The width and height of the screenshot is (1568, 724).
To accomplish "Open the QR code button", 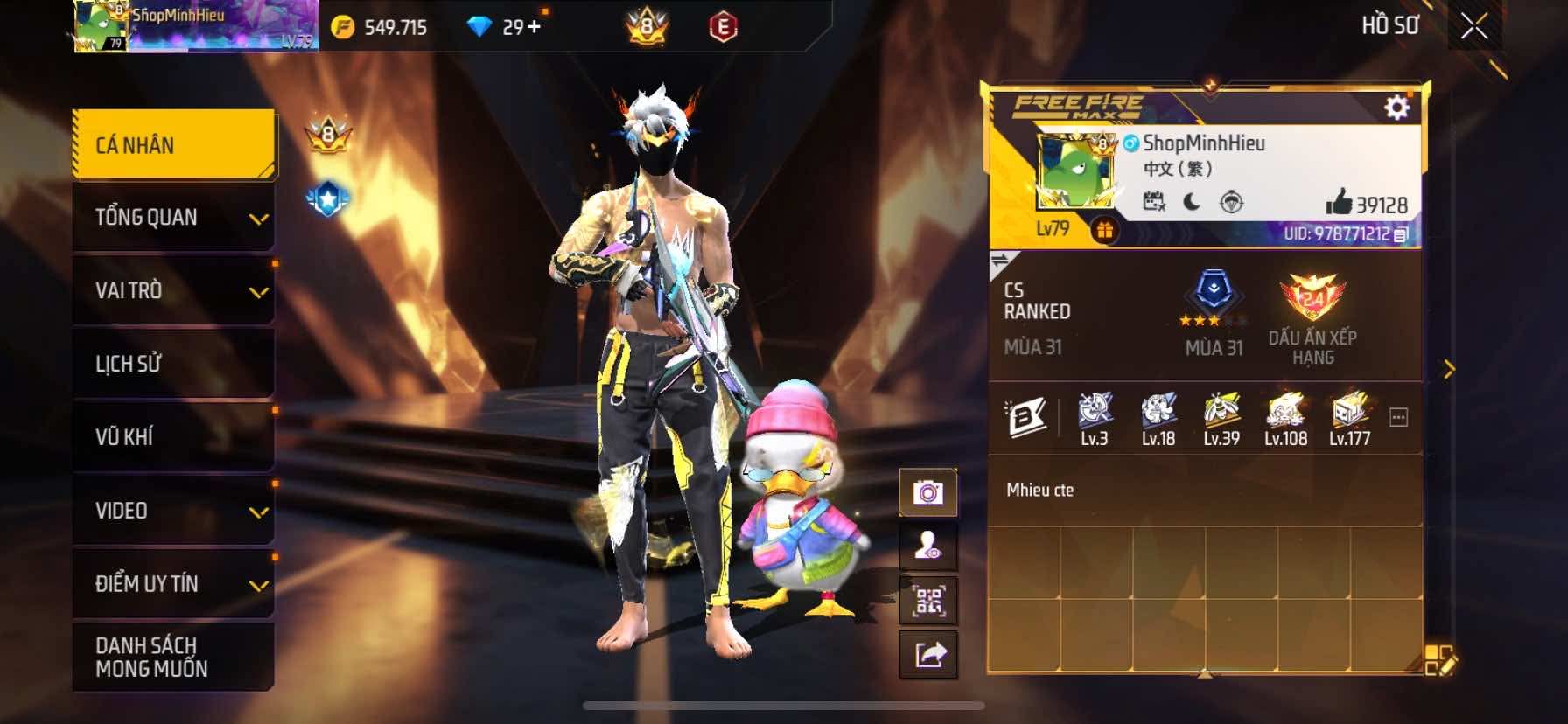I will tap(928, 602).
